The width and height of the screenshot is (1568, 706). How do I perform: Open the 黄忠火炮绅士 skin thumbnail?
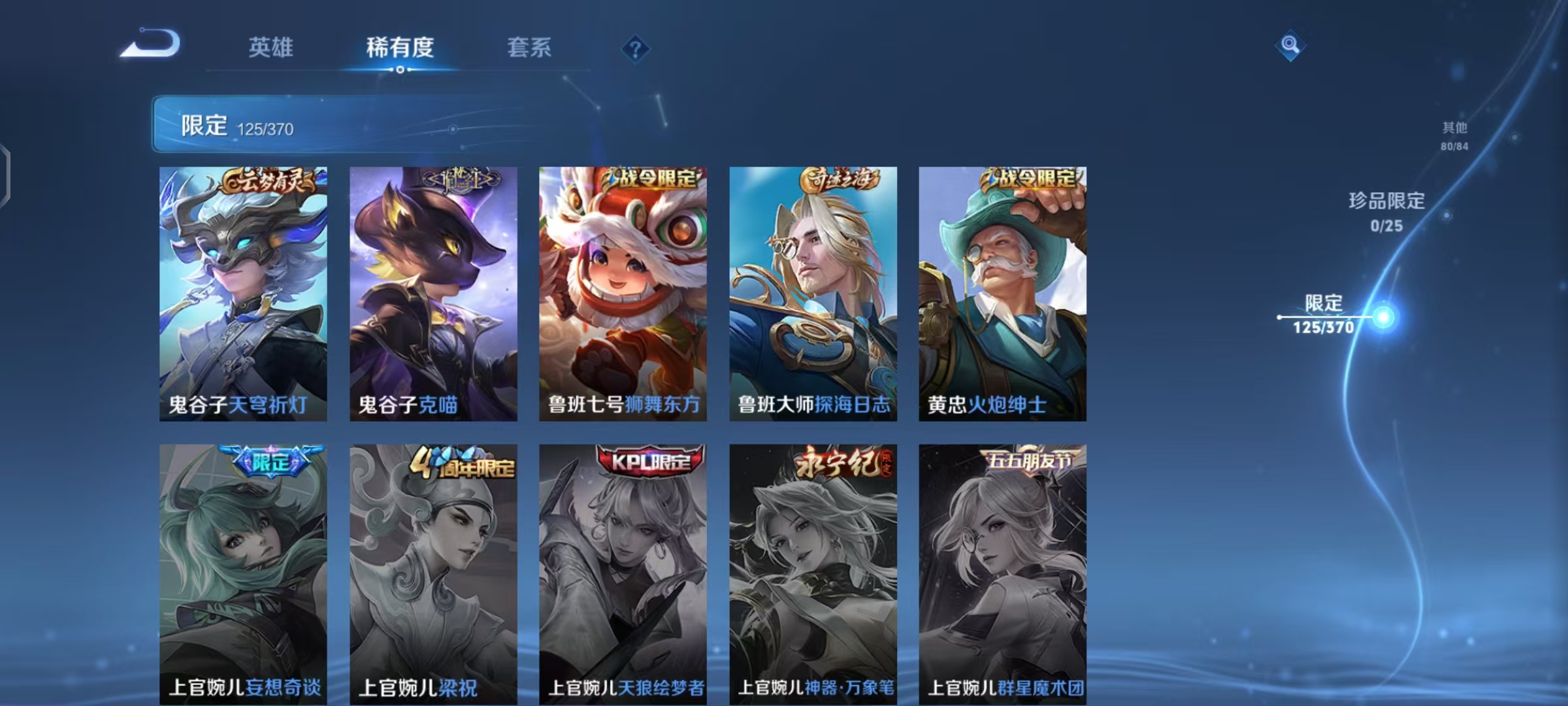click(x=1002, y=294)
